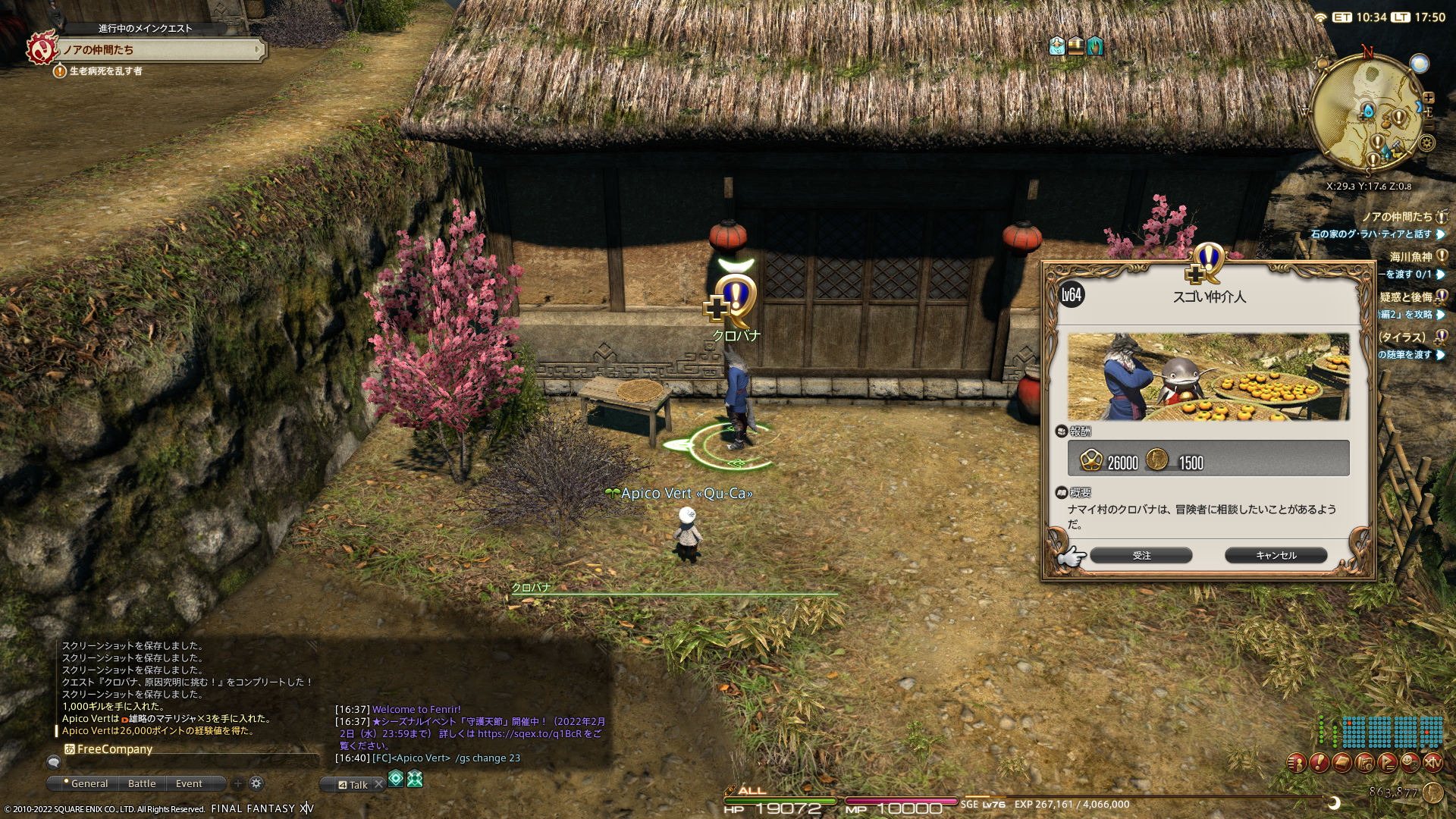Open the Social smiley faces menu
This screenshot has width=1456, height=819.
point(1410,762)
